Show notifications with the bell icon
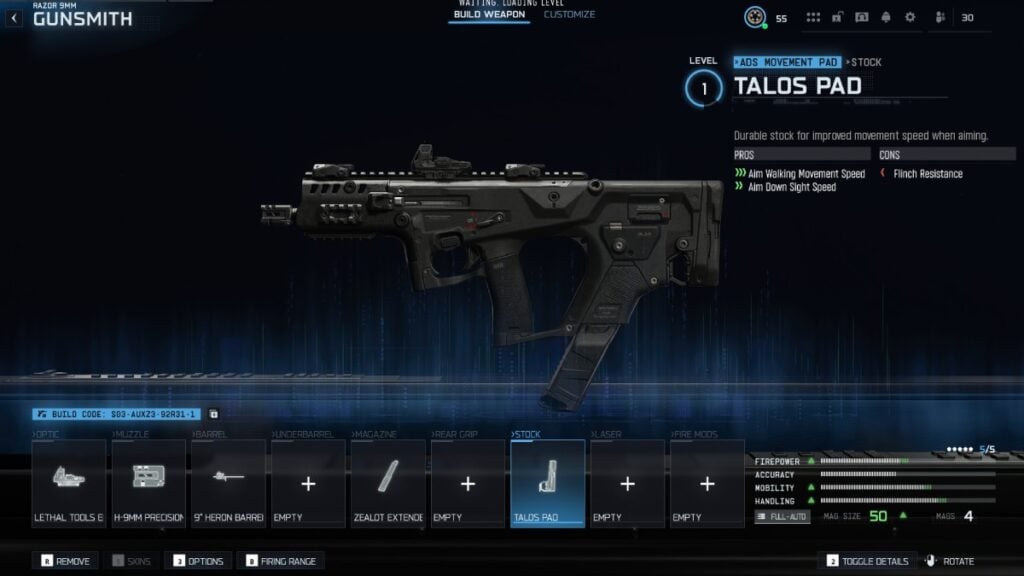Viewport: 1024px width, 576px height. [x=886, y=18]
